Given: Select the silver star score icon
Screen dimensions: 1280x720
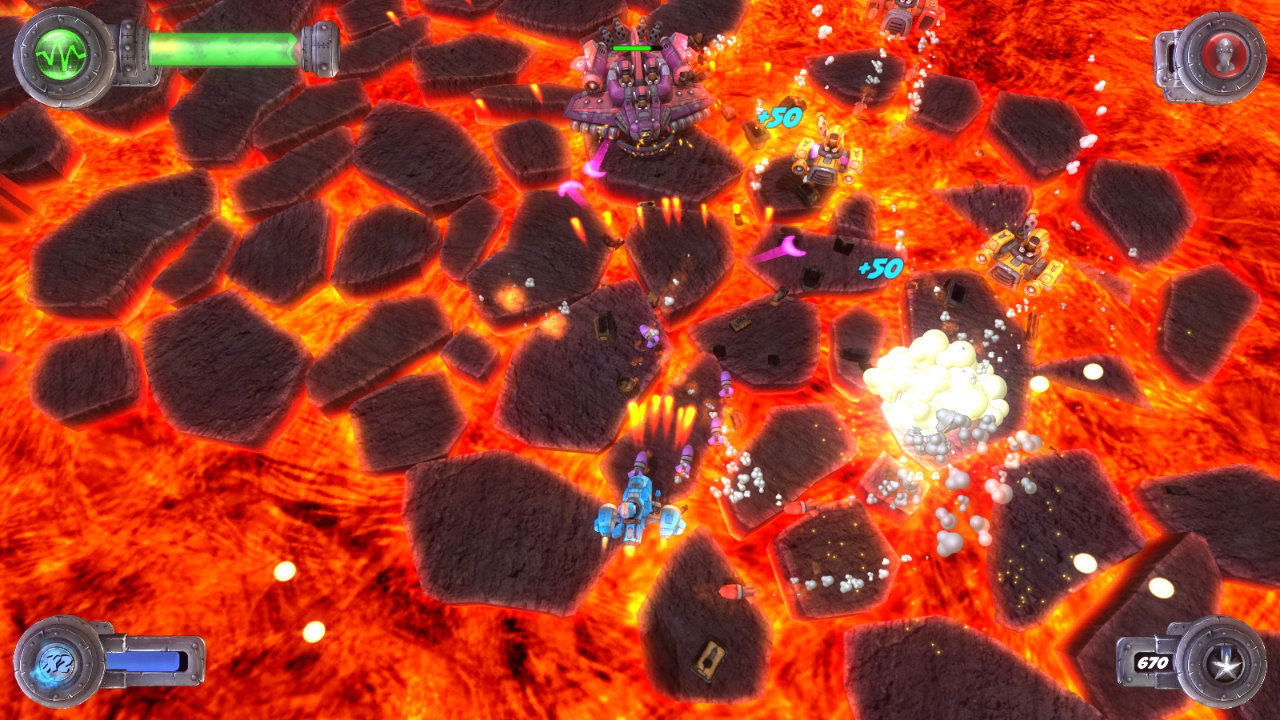Looking at the screenshot, I should [1219, 661].
